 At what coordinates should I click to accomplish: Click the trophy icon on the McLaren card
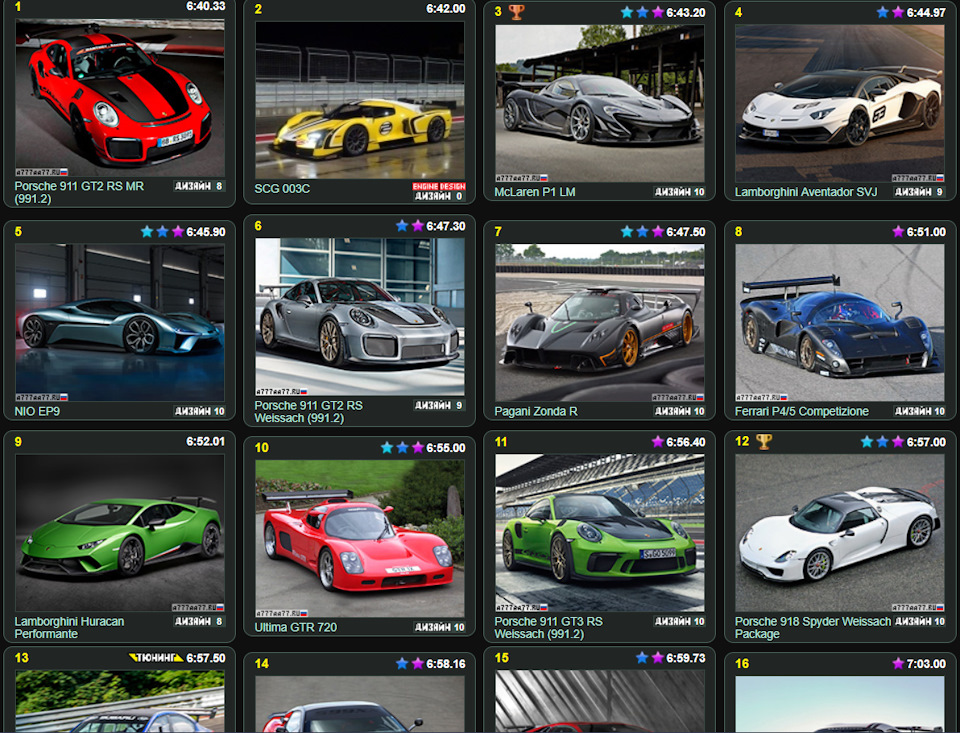coord(516,12)
